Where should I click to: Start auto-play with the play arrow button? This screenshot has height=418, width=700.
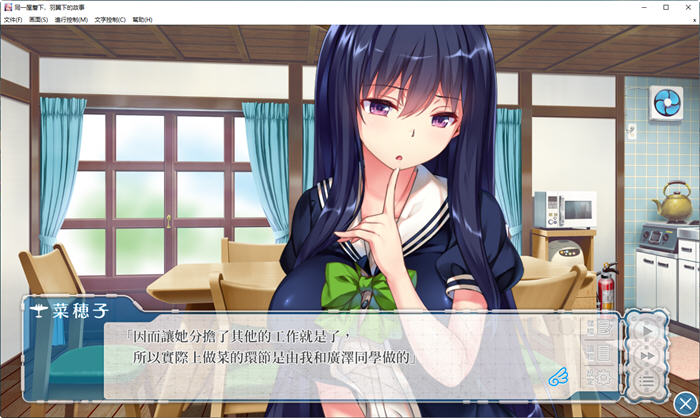coord(646,331)
